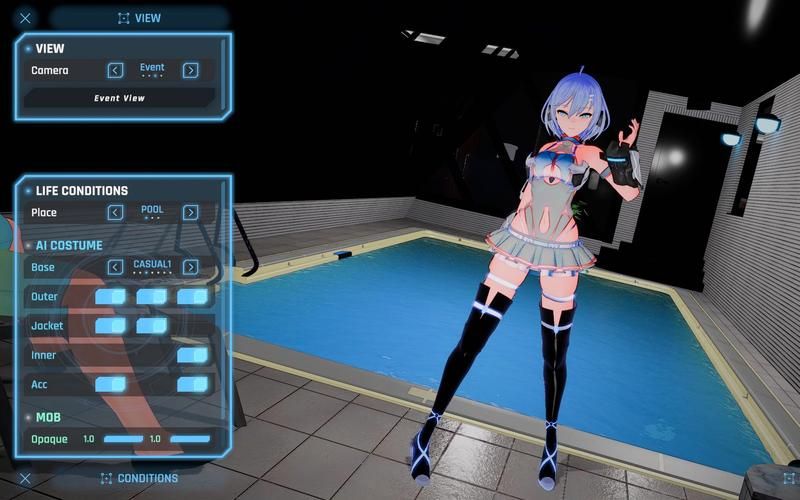Screen dimensions: 800x500
Task: Close the CONDITIONS panel with its X button
Action: (x=25, y=478)
